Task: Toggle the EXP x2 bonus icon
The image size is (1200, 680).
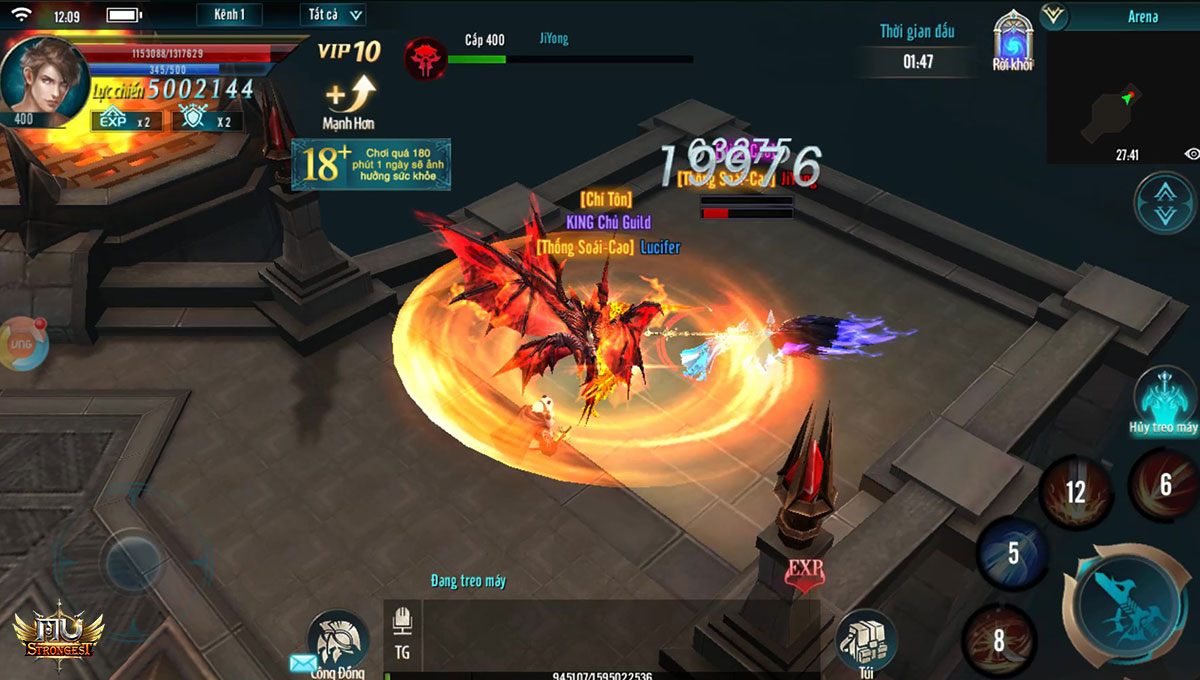Action: pyautogui.click(x=127, y=121)
